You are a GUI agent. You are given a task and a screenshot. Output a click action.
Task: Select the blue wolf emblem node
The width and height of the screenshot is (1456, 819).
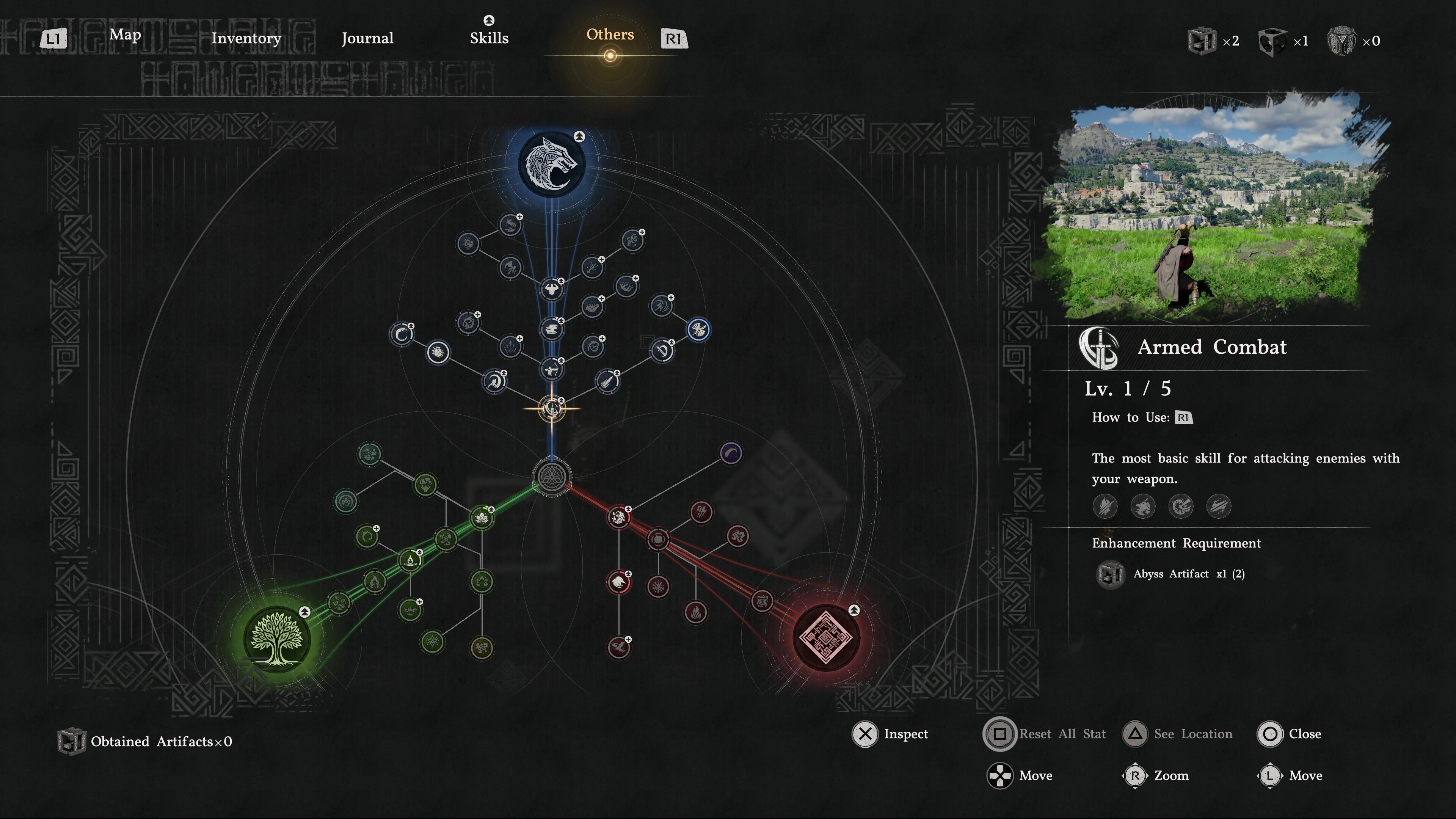pos(551,164)
